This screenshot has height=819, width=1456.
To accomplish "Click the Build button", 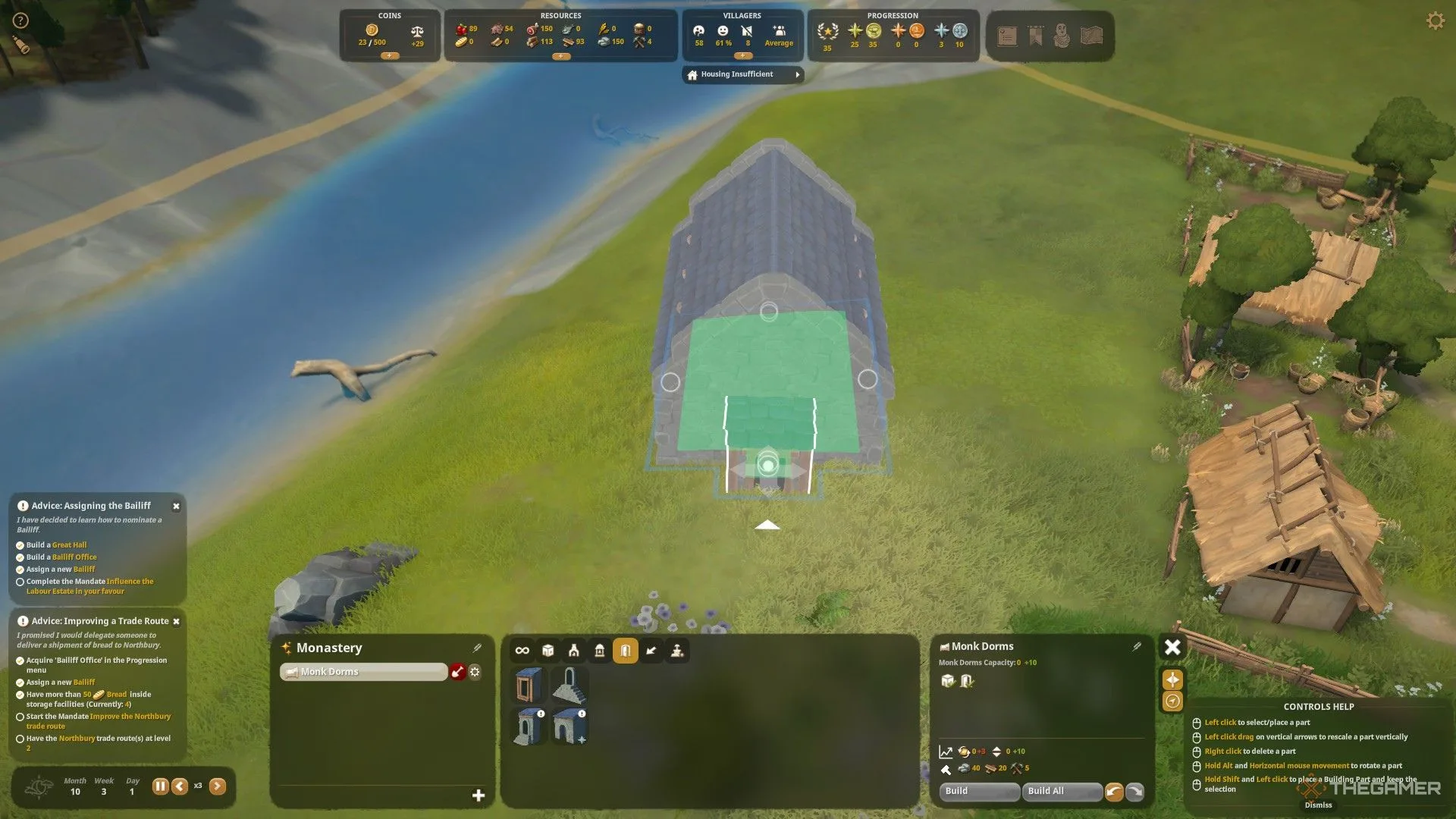I will (978, 791).
